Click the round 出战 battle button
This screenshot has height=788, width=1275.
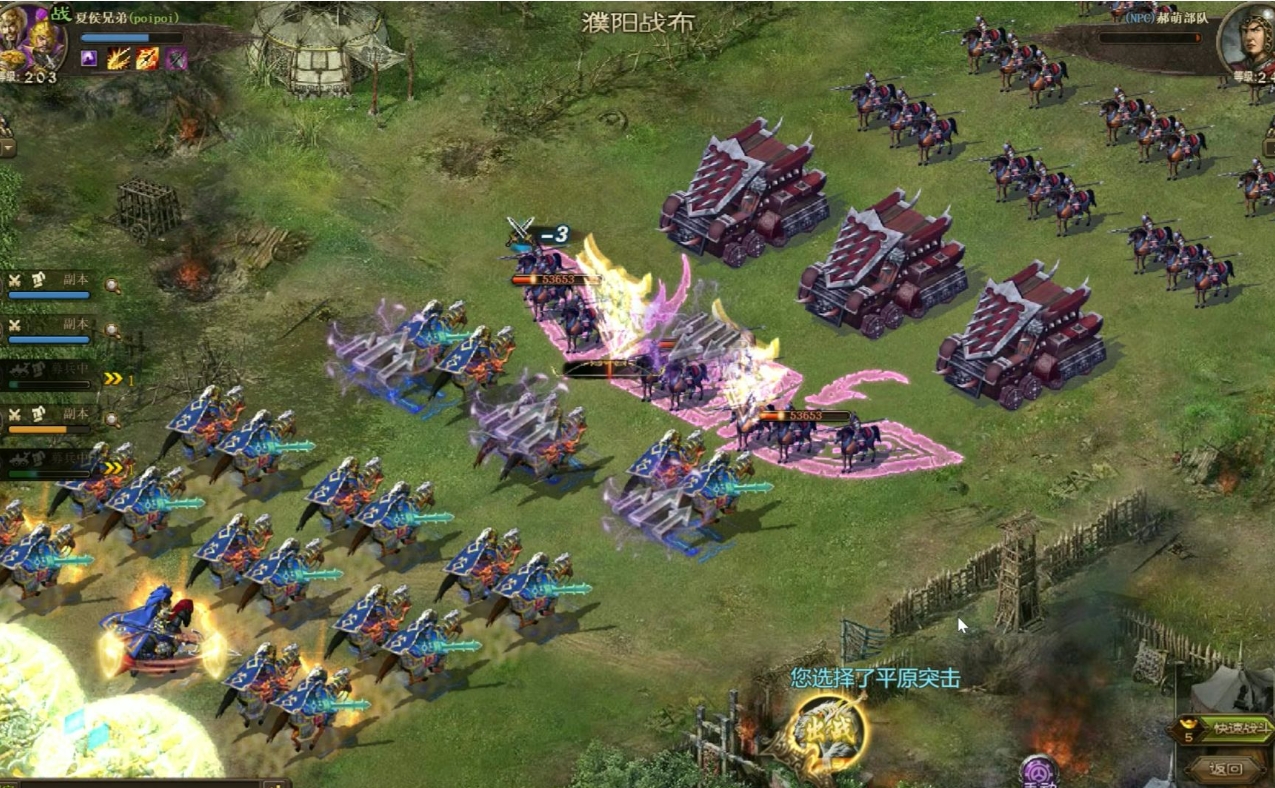point(826,735)
